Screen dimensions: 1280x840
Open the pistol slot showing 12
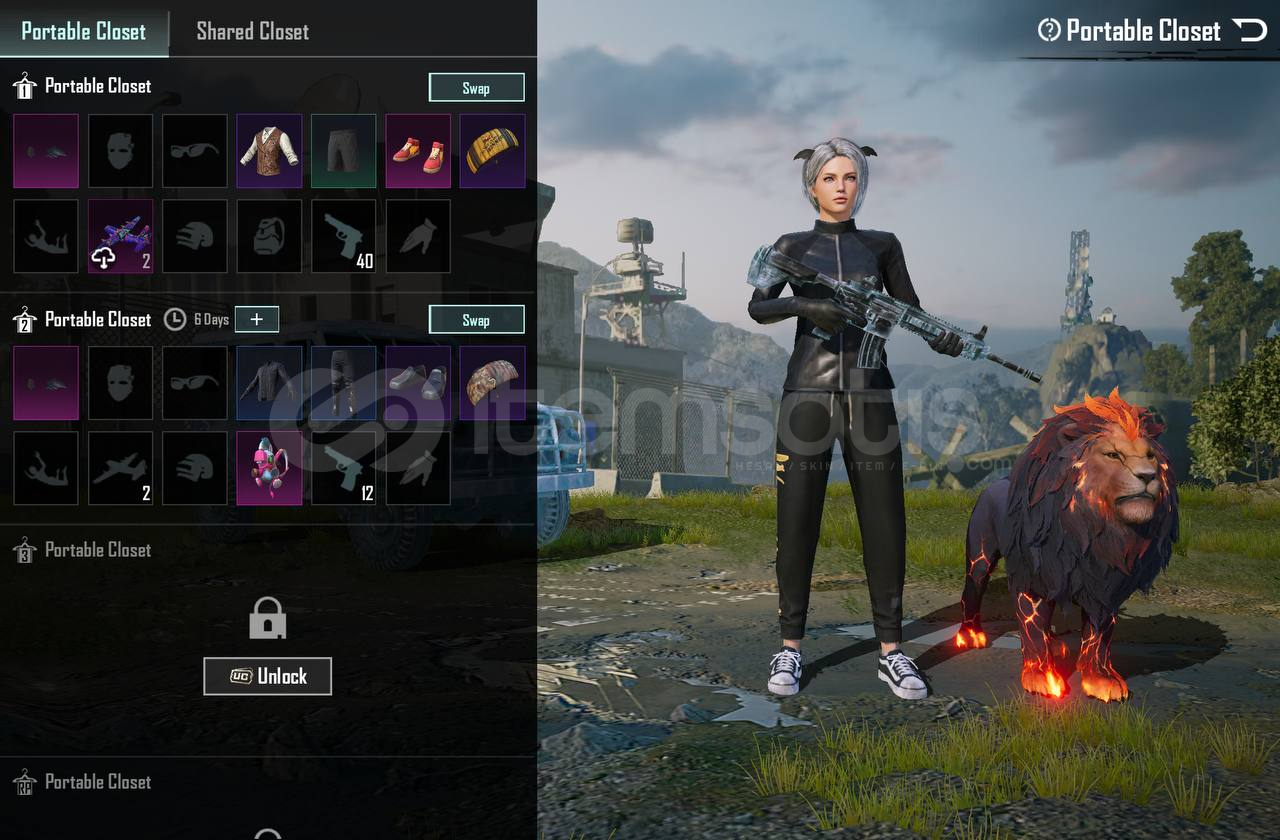[x=343, y=468]
